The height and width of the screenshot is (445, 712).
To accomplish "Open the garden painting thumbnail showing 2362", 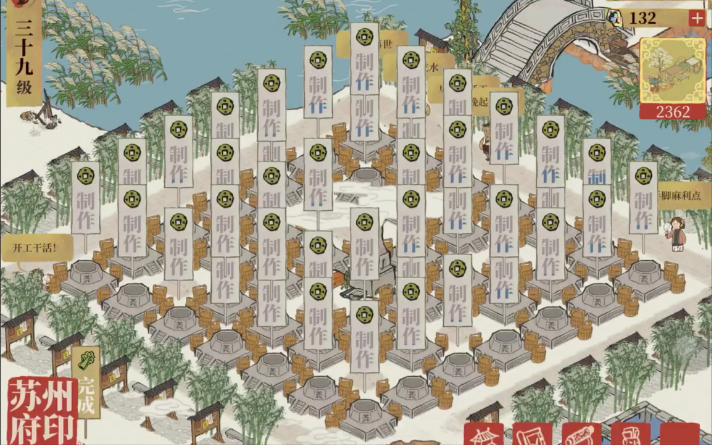I will (x=672, y=75).
